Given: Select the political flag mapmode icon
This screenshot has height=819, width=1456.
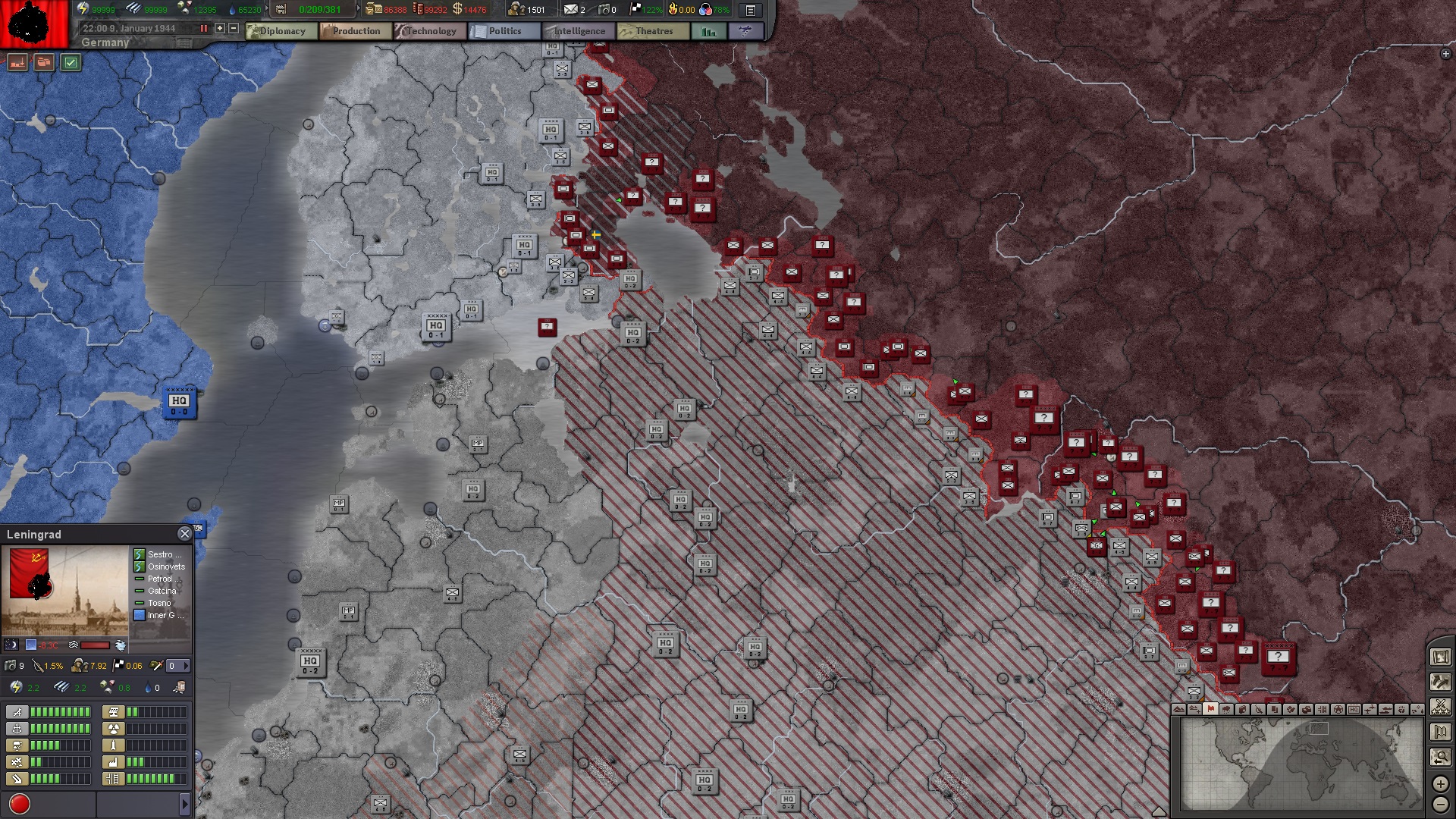Looking at the screenshot, I should click(x=1210, y=711).
